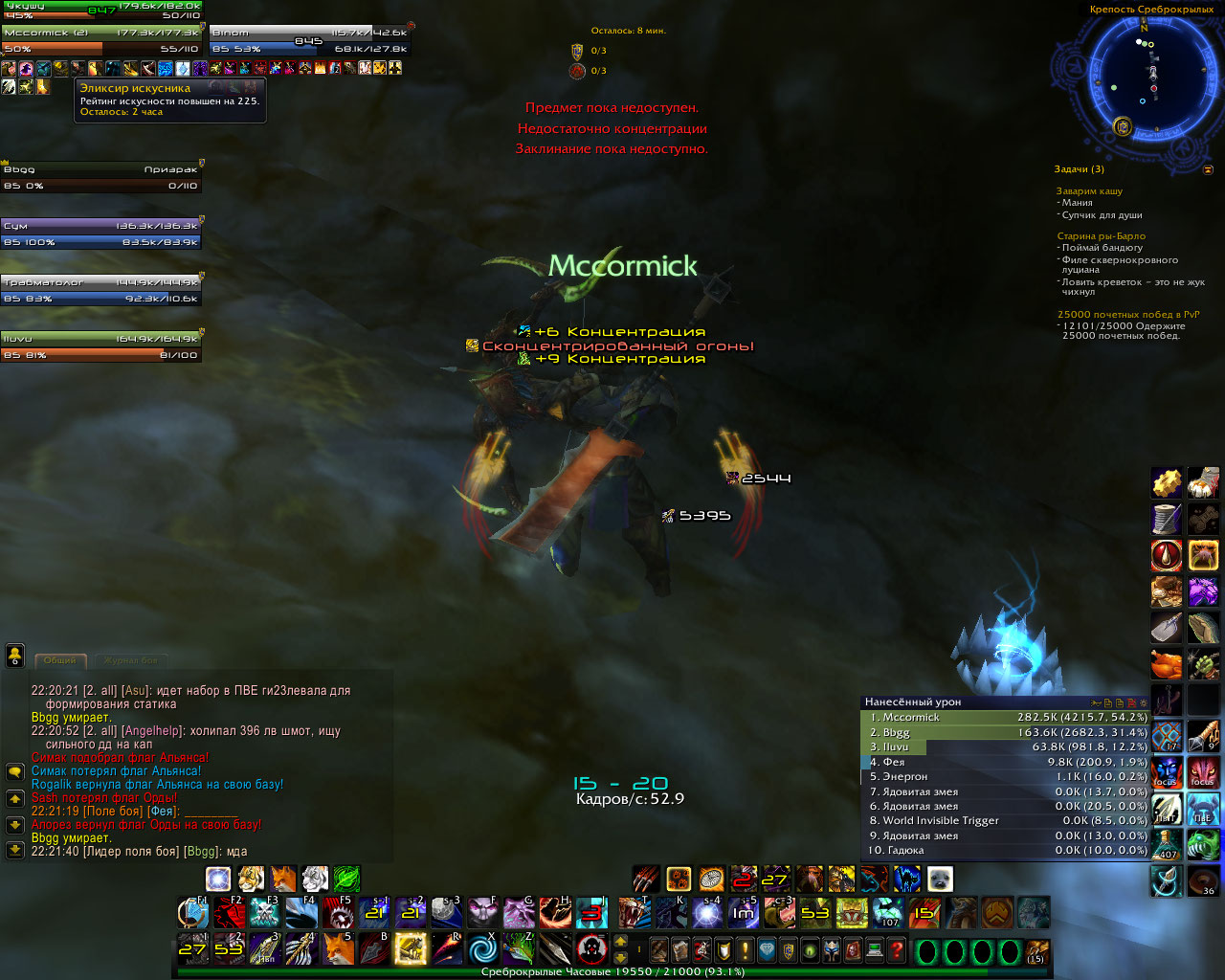Use the potion with 407 charges
The image size is (1225, 980).
pos(1166,844)
